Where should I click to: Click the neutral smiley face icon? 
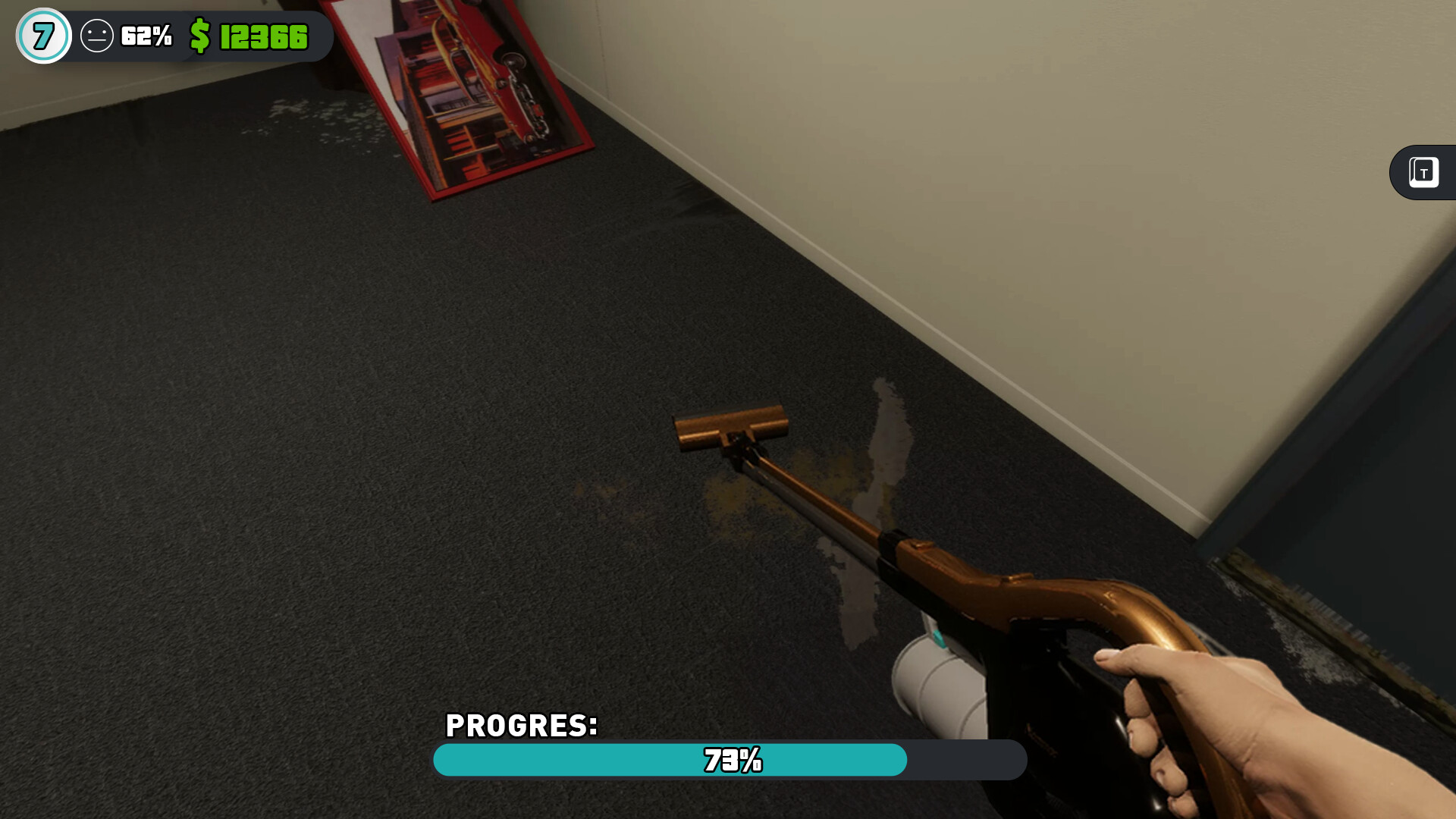[98, 34]
